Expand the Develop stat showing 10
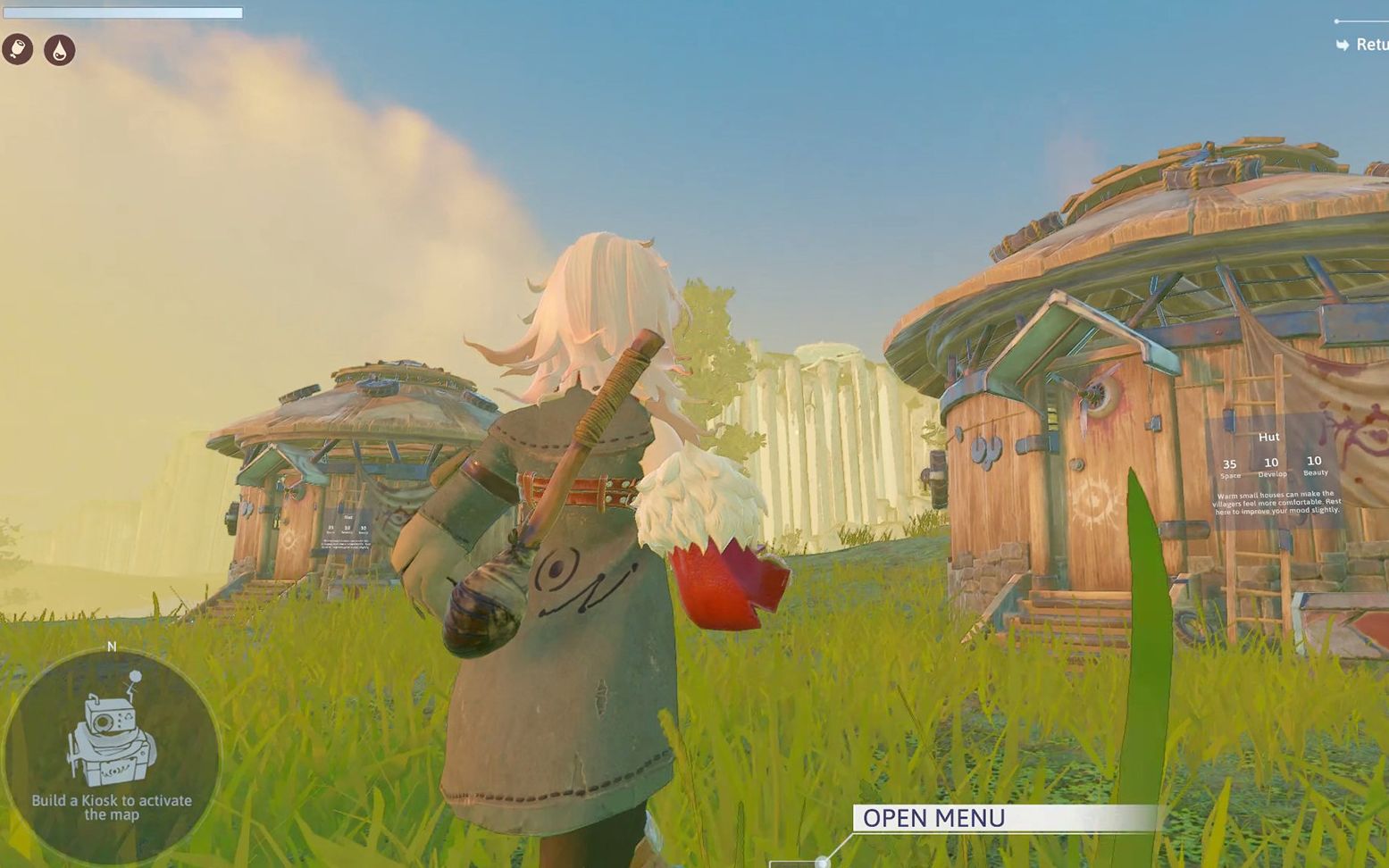Screen dimensions: 1389x868 pyautogui.click(x=1270, y=466)
